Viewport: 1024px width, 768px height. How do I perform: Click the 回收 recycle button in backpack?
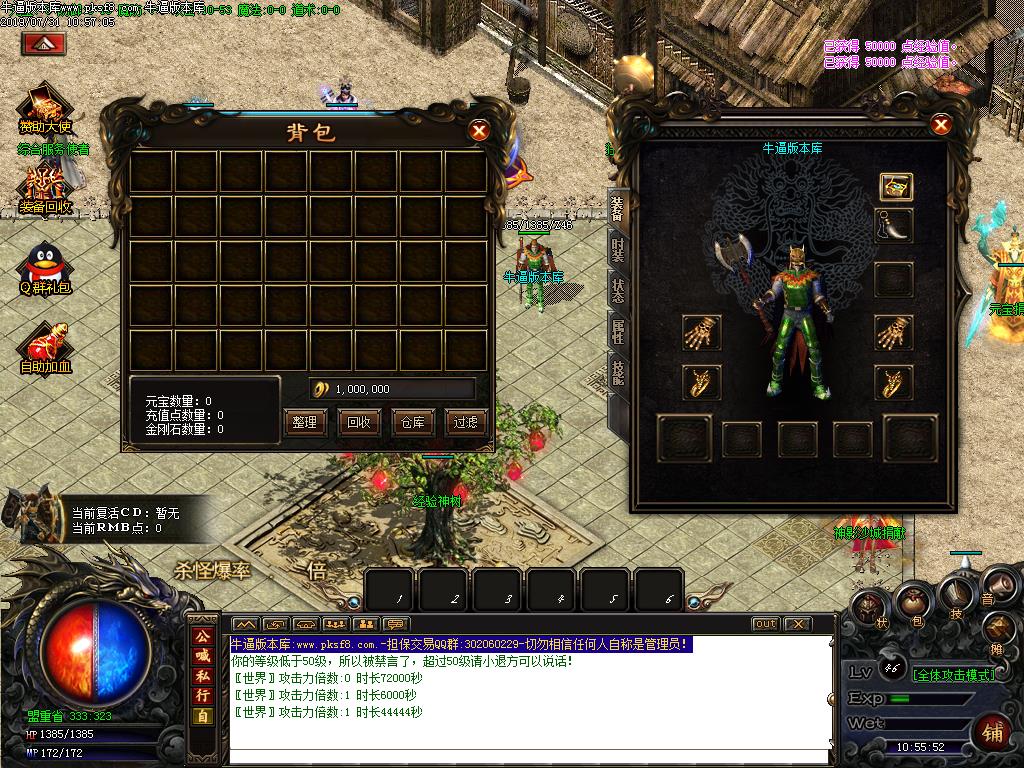pos(358,422)
